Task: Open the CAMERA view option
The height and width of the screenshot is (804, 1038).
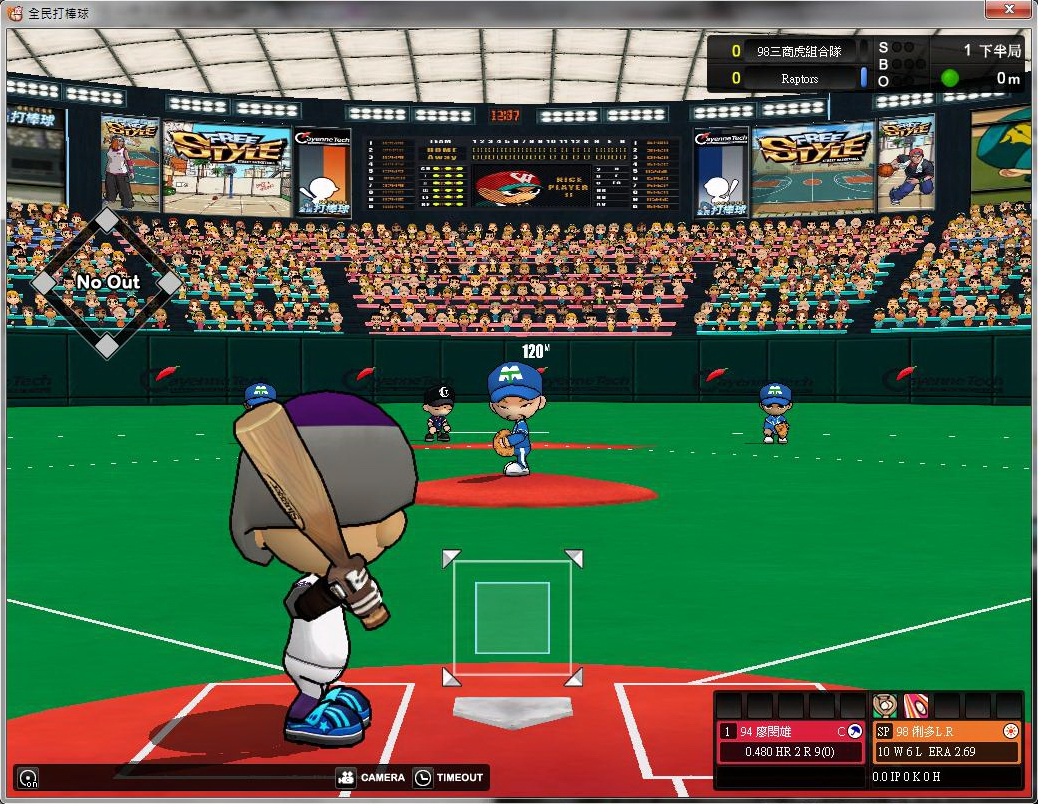Action: pyautogui.click(x=371, y=777)
